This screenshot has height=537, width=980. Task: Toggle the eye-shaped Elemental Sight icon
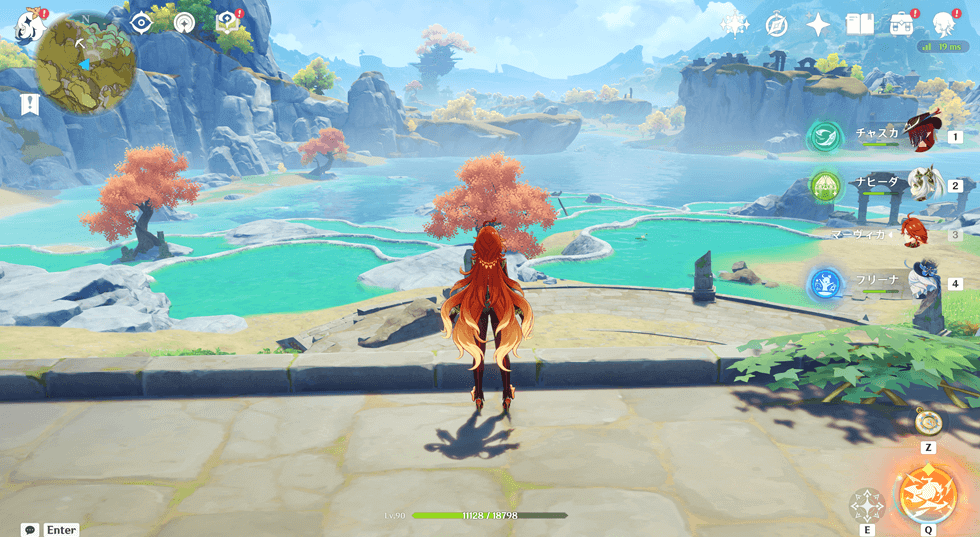click(x=140, y=22)
